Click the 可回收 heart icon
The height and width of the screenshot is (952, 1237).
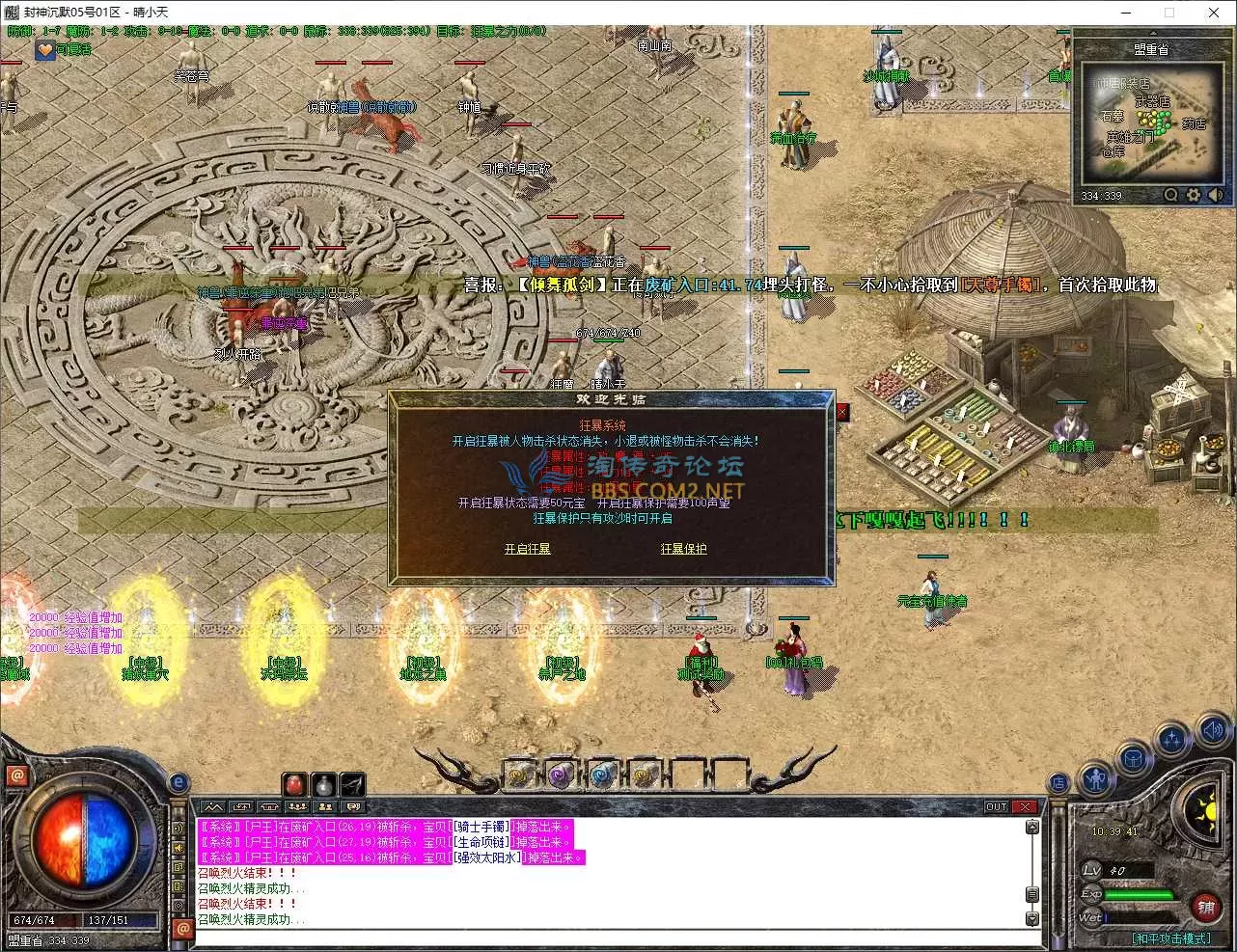[44, 49]
